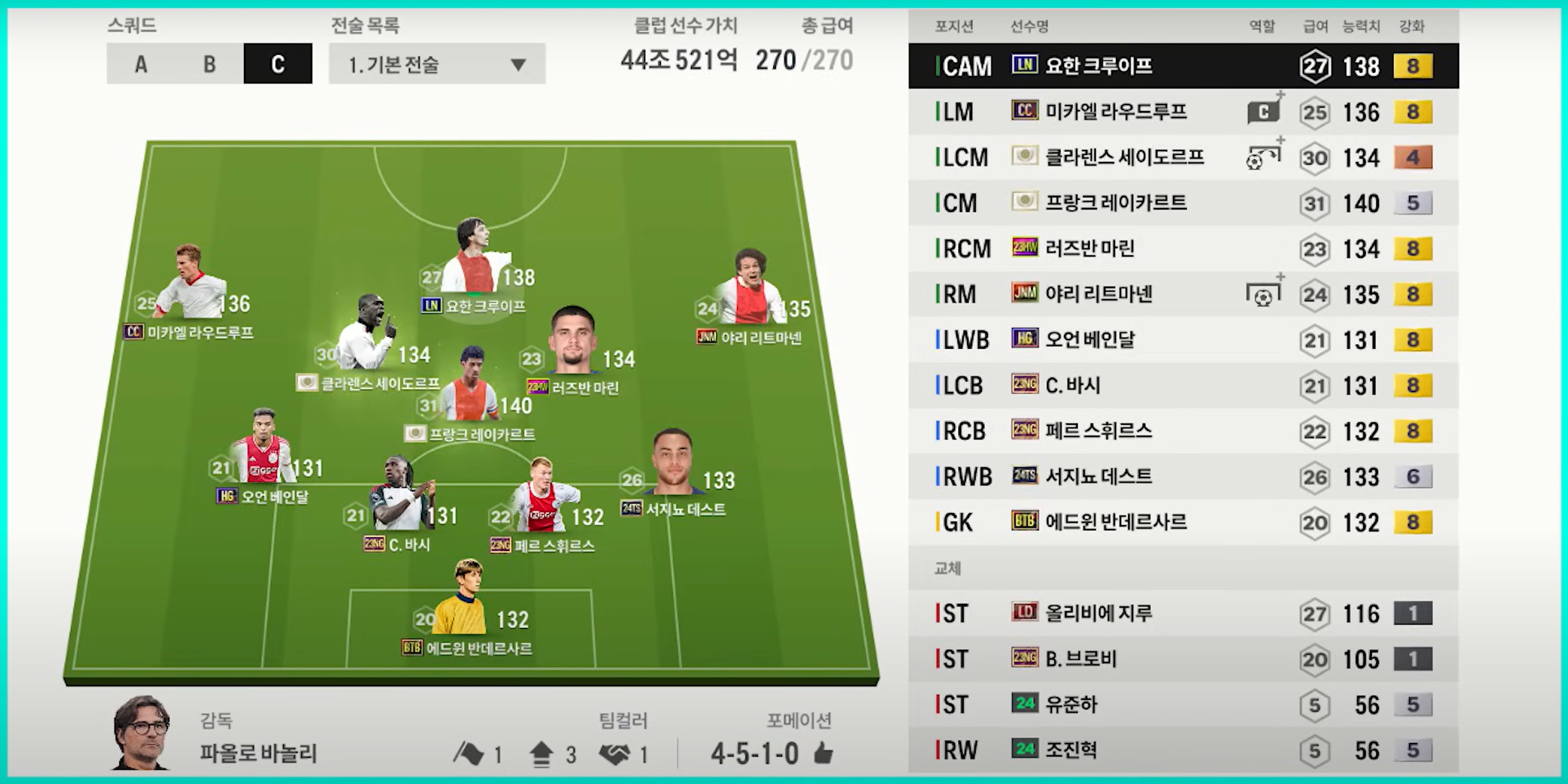Open the 기본 전술 tactics dropdown
1568x784 pixels.
tap(437, 64)
